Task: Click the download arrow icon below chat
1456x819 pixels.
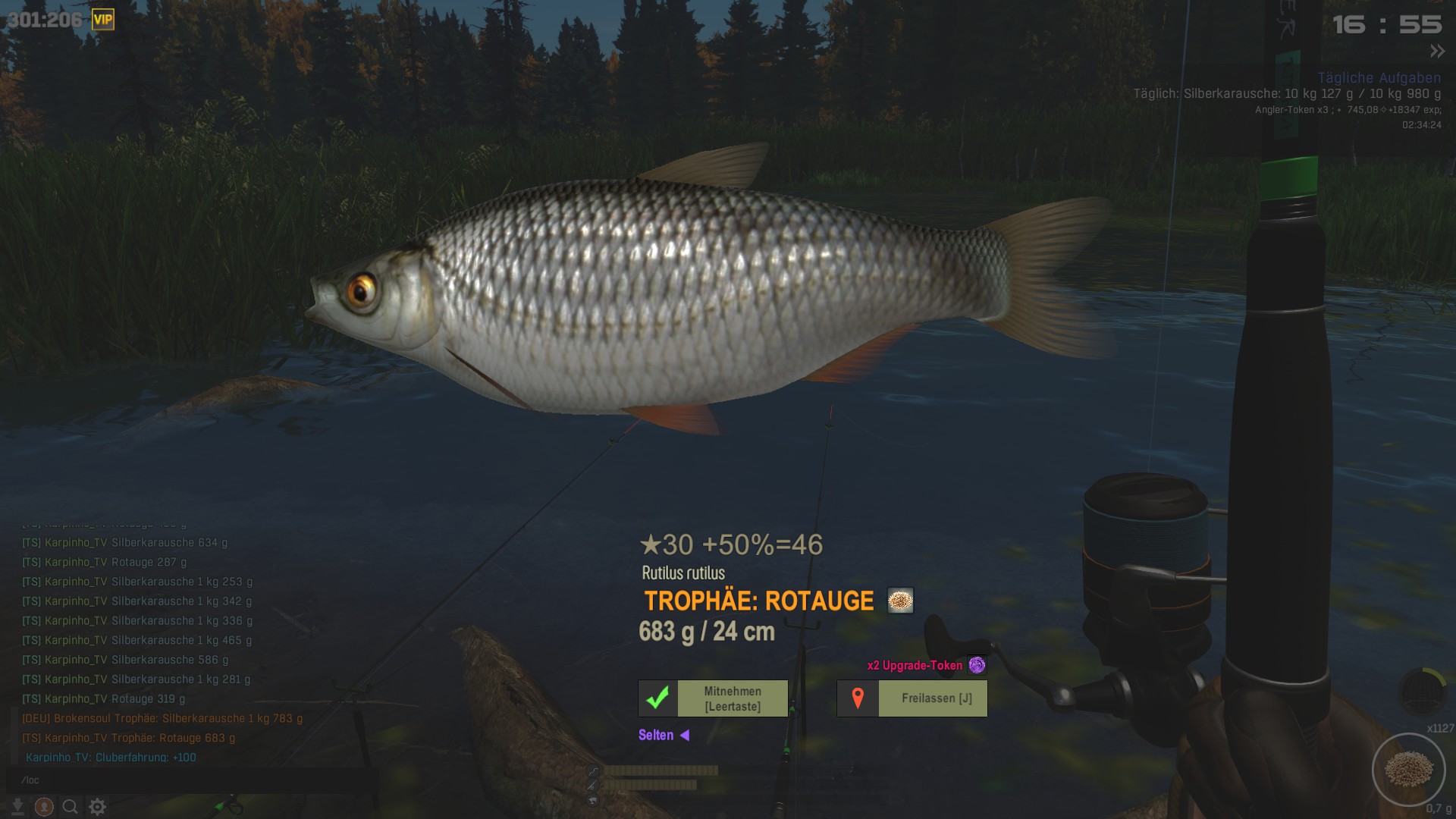Action: pyautogui.click(x=17, y=807)
